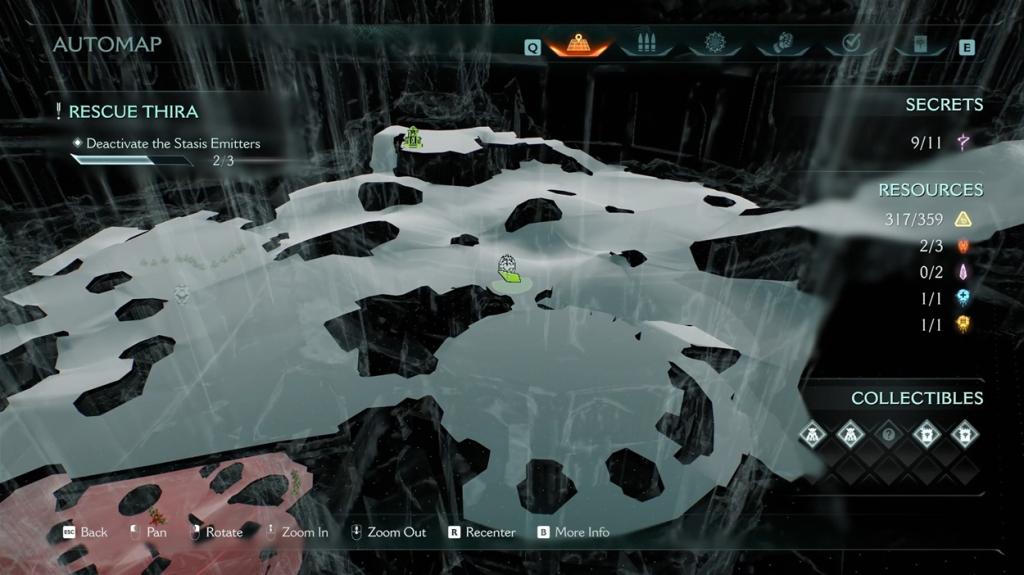Switch to the bullets arsenal tab
Viewport: 1024px width, 575px height.
tap(645, 45)
